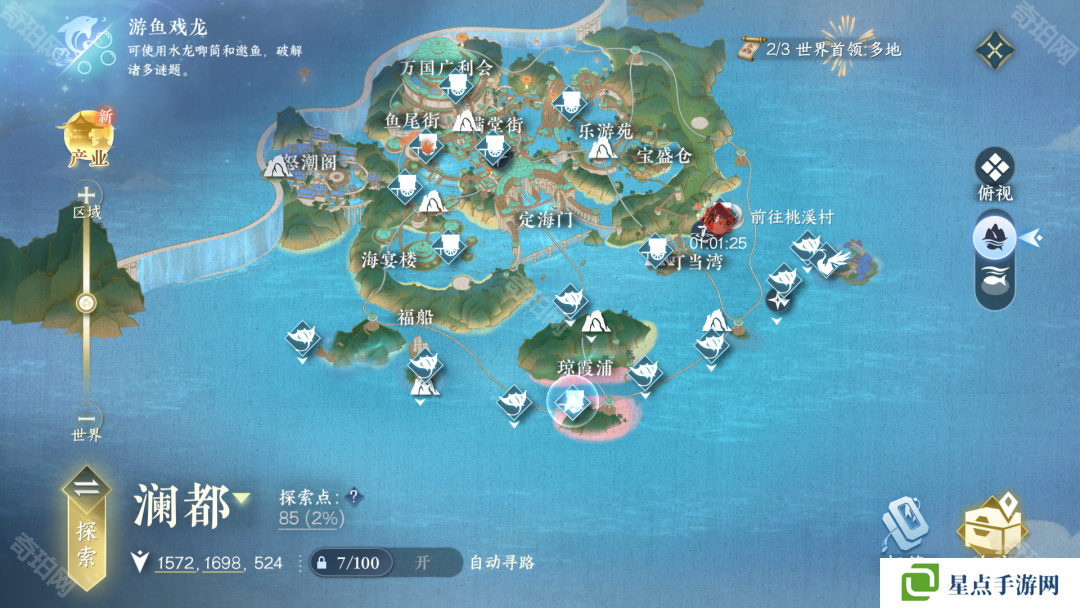This screenshot has width=1080, height=608.
Task: Select the highlighted teleport marker at 琼霞浦
Action: [573, 402]
